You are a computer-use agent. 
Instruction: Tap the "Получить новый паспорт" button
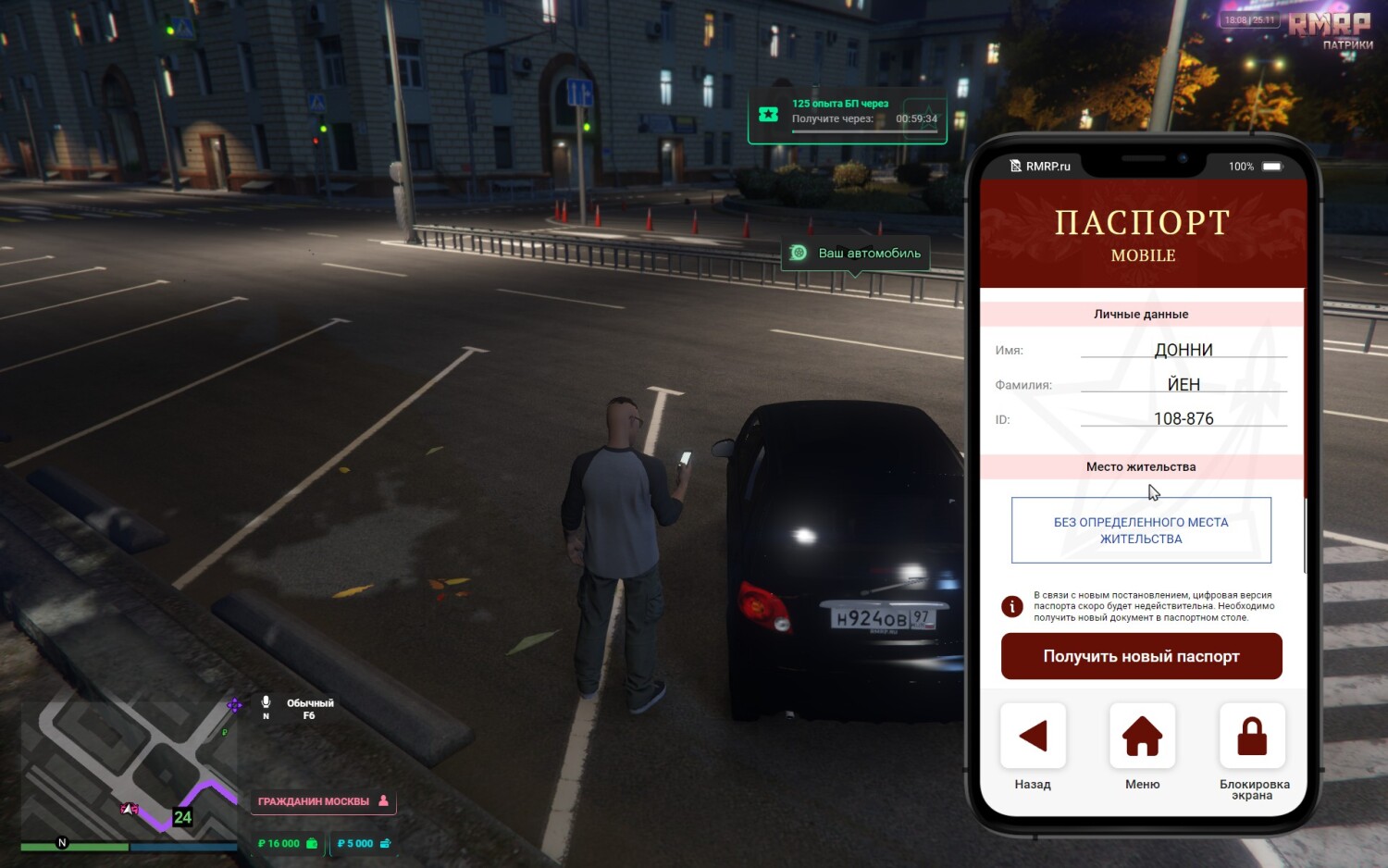(1141, 656)
